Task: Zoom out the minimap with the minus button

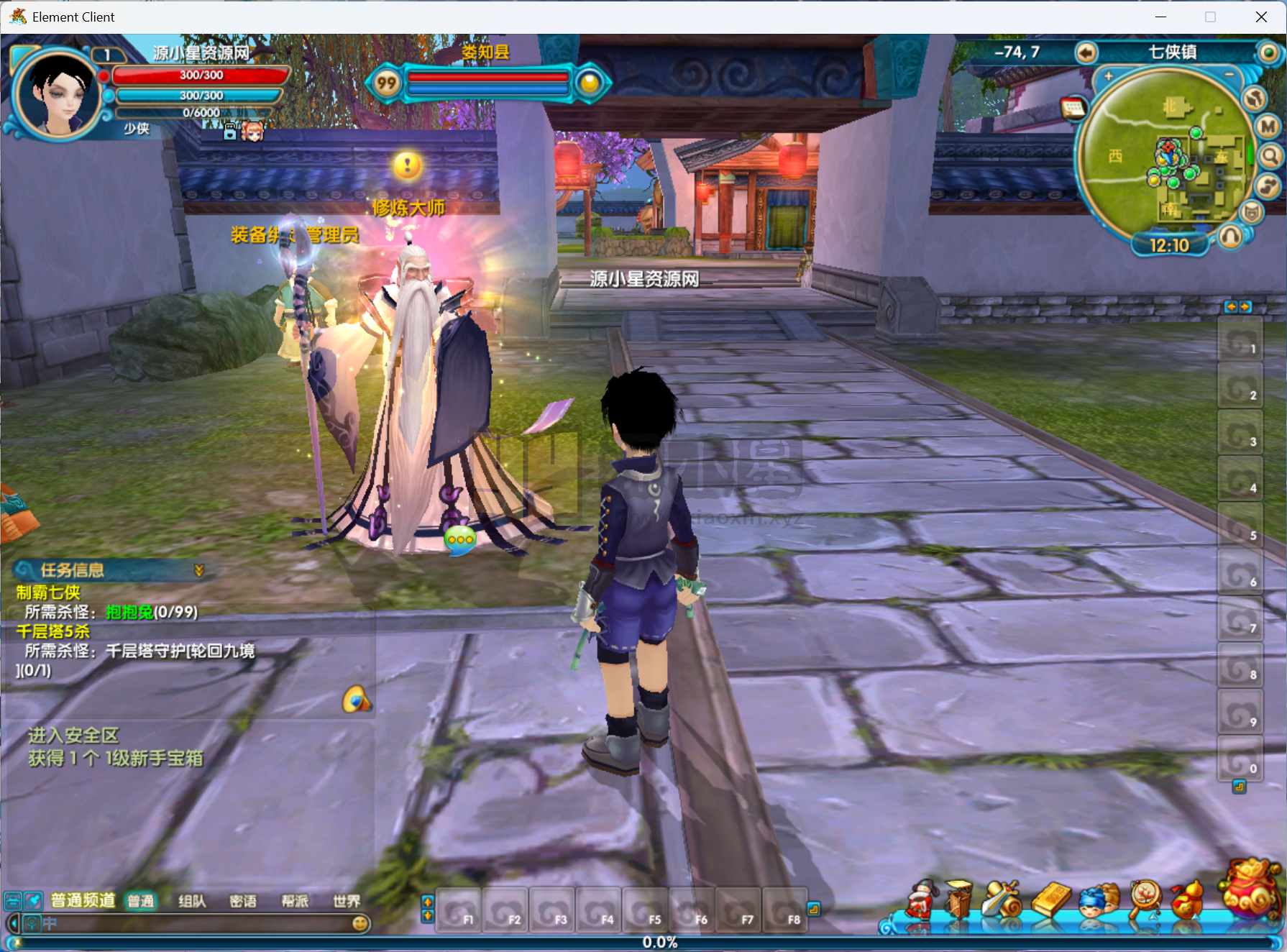Action: click(x=1229, y=74)
